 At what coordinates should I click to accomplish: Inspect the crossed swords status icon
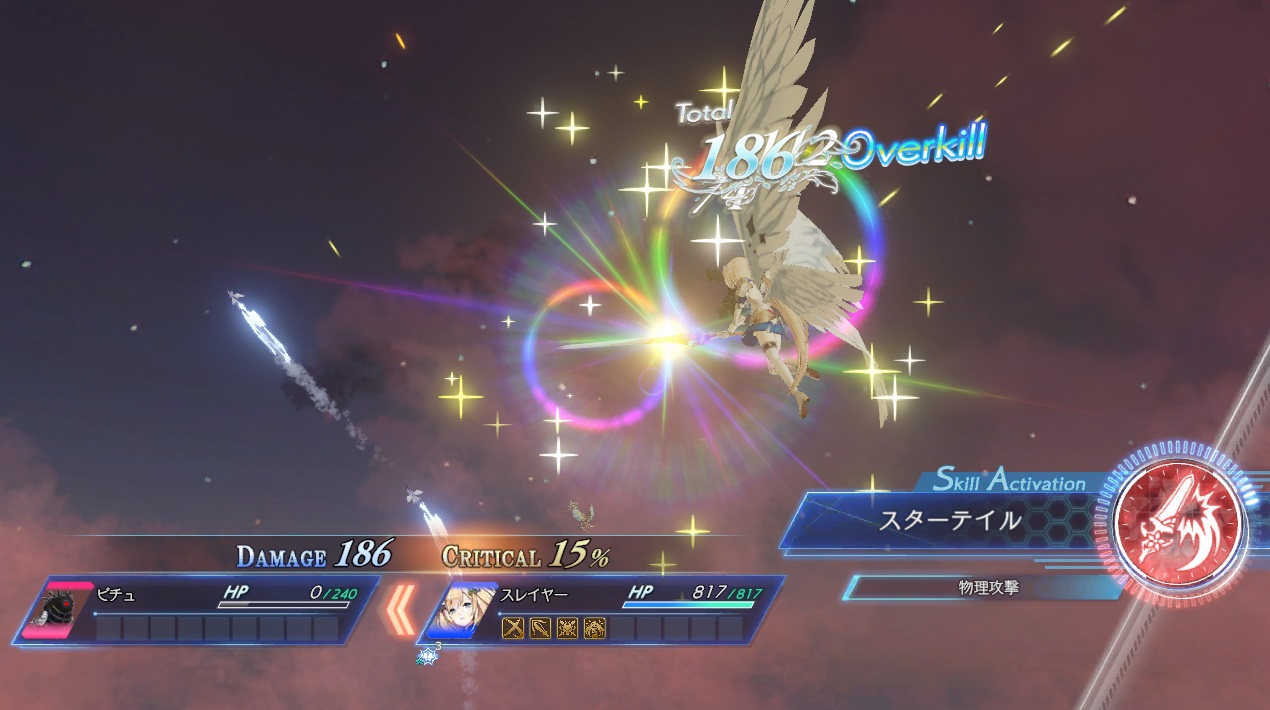[x=513, y=628]
